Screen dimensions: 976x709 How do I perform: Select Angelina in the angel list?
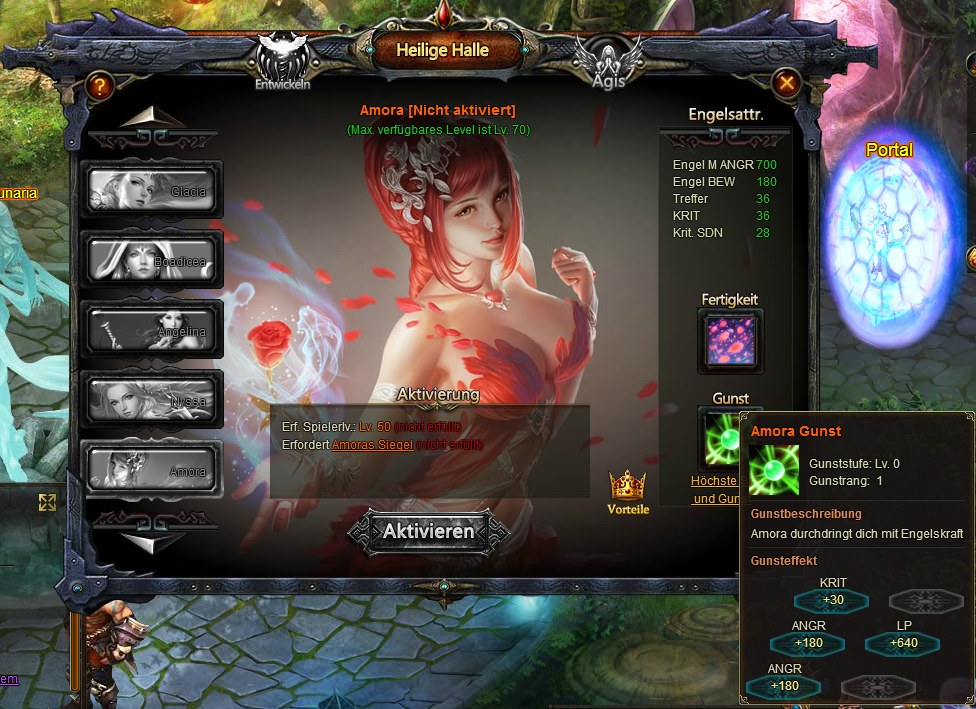pos(151,328)
